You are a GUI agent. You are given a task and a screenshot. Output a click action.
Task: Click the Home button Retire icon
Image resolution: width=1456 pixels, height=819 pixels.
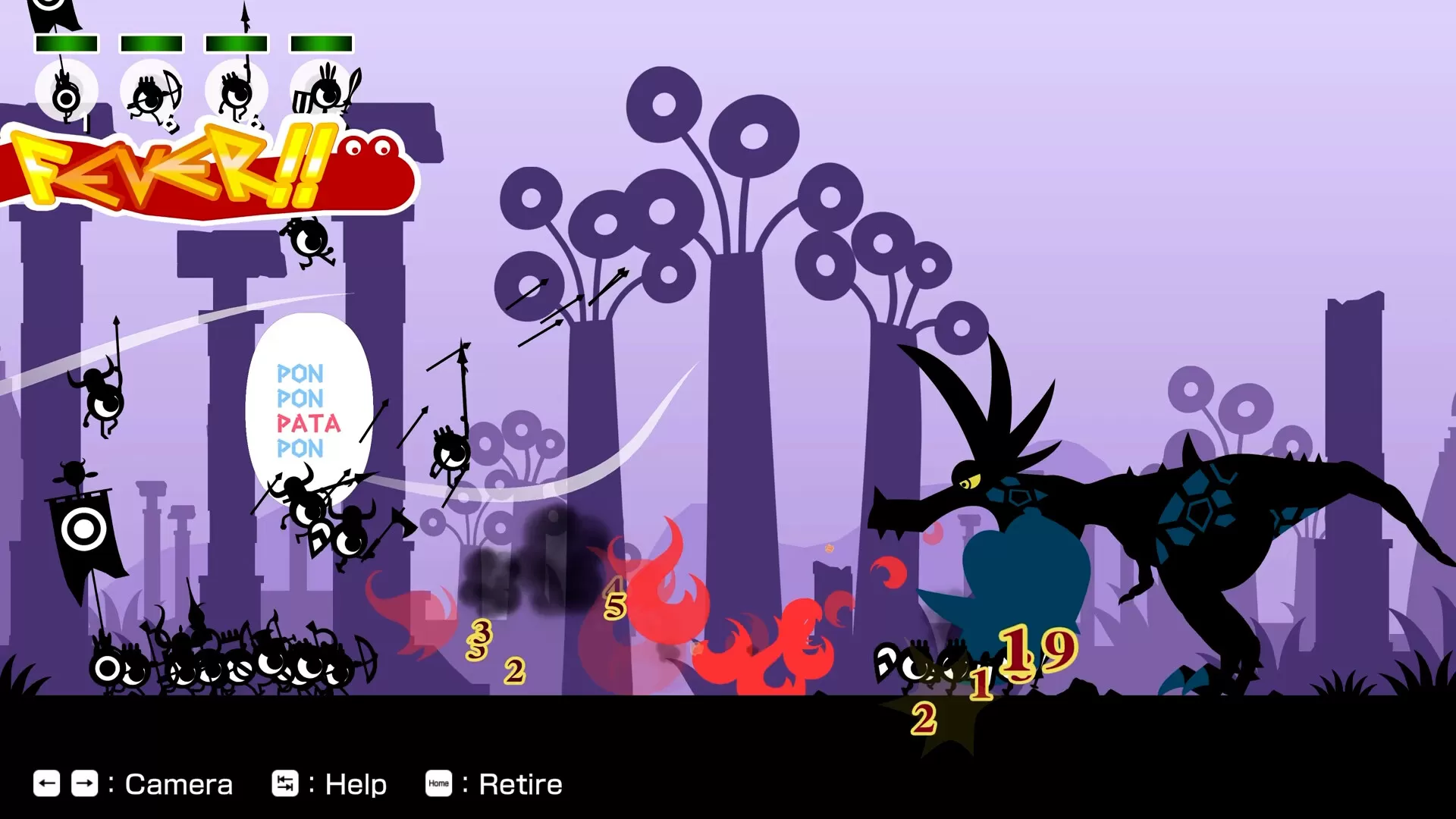click(438, 784)
